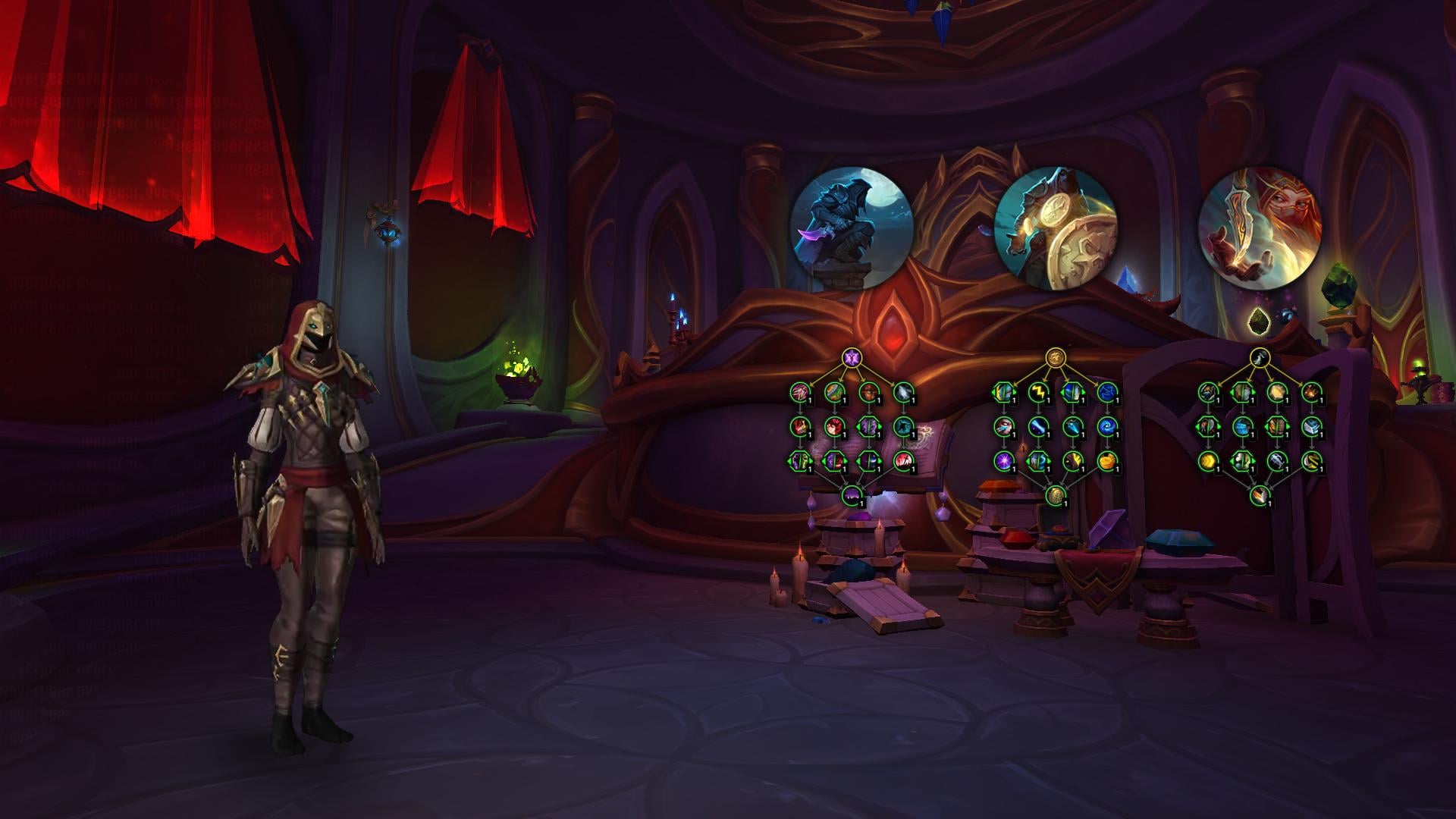1456x819 pixels.
Task: Choose the golden coin hero portrait
Action: [x=1055, y=229]
